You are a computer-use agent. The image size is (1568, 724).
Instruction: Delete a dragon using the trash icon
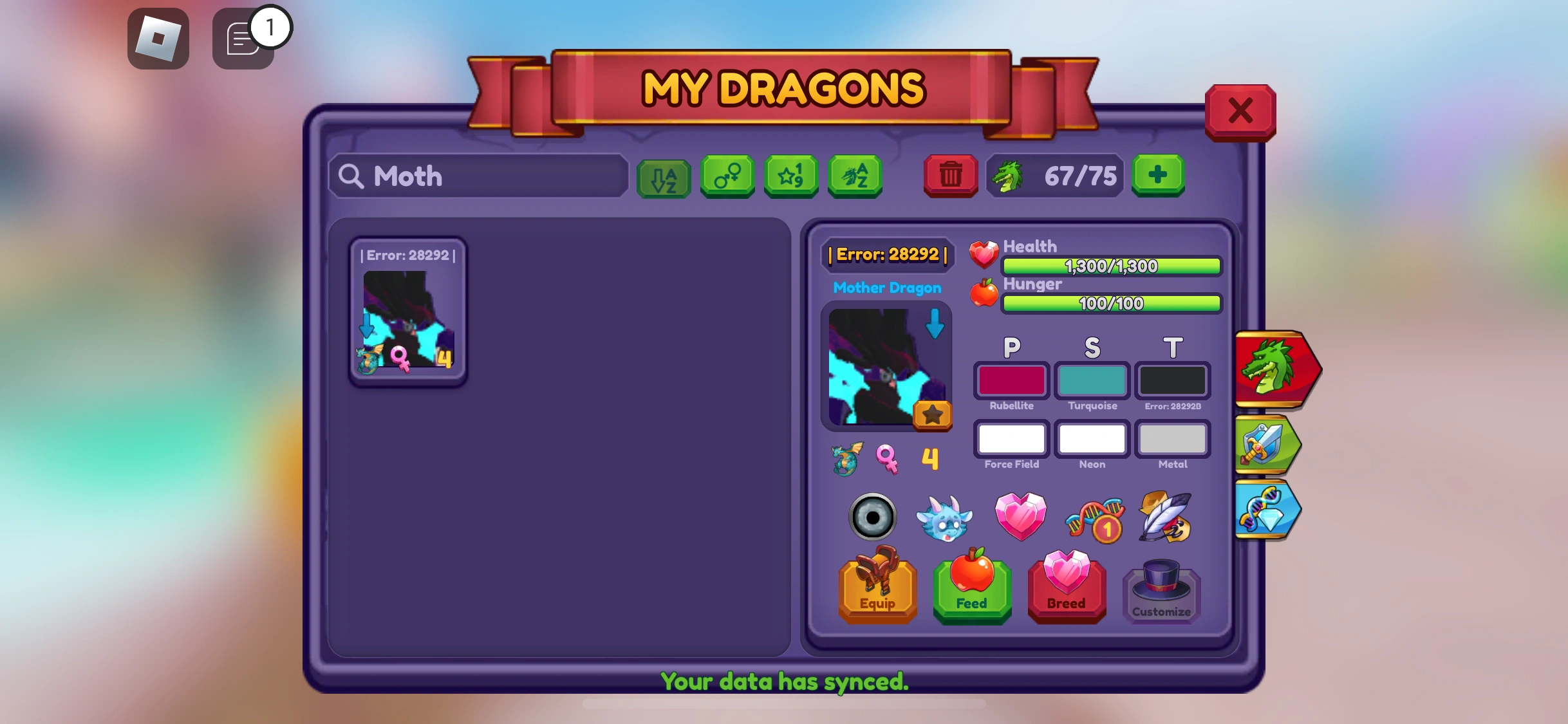tap(951, 175)
